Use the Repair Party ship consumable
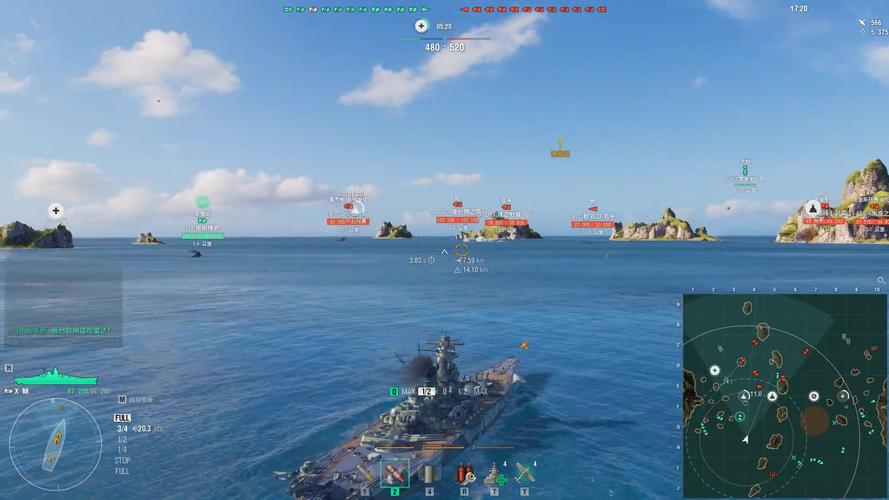 click(494, 473)
